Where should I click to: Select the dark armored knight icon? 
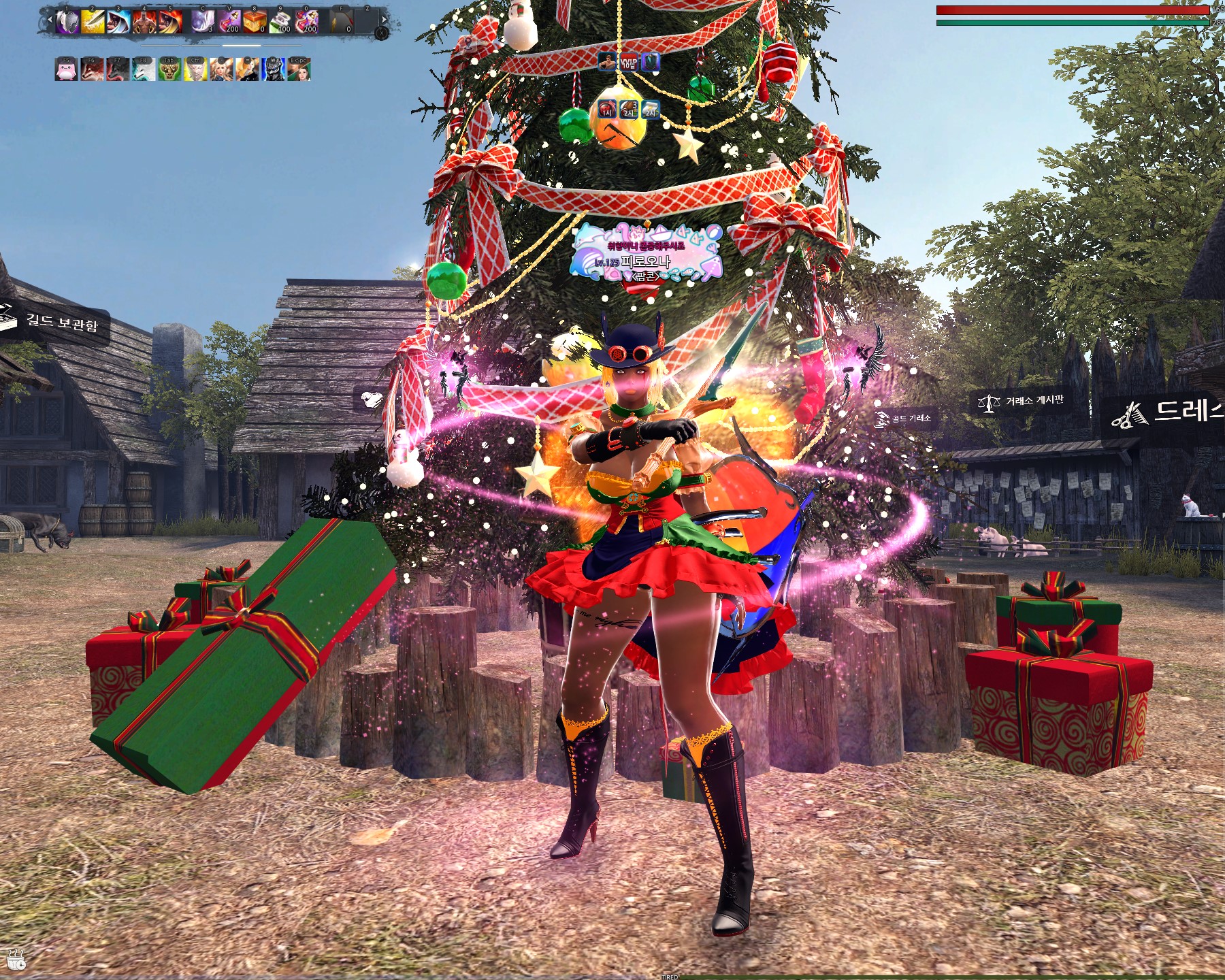tap(274, 70)
